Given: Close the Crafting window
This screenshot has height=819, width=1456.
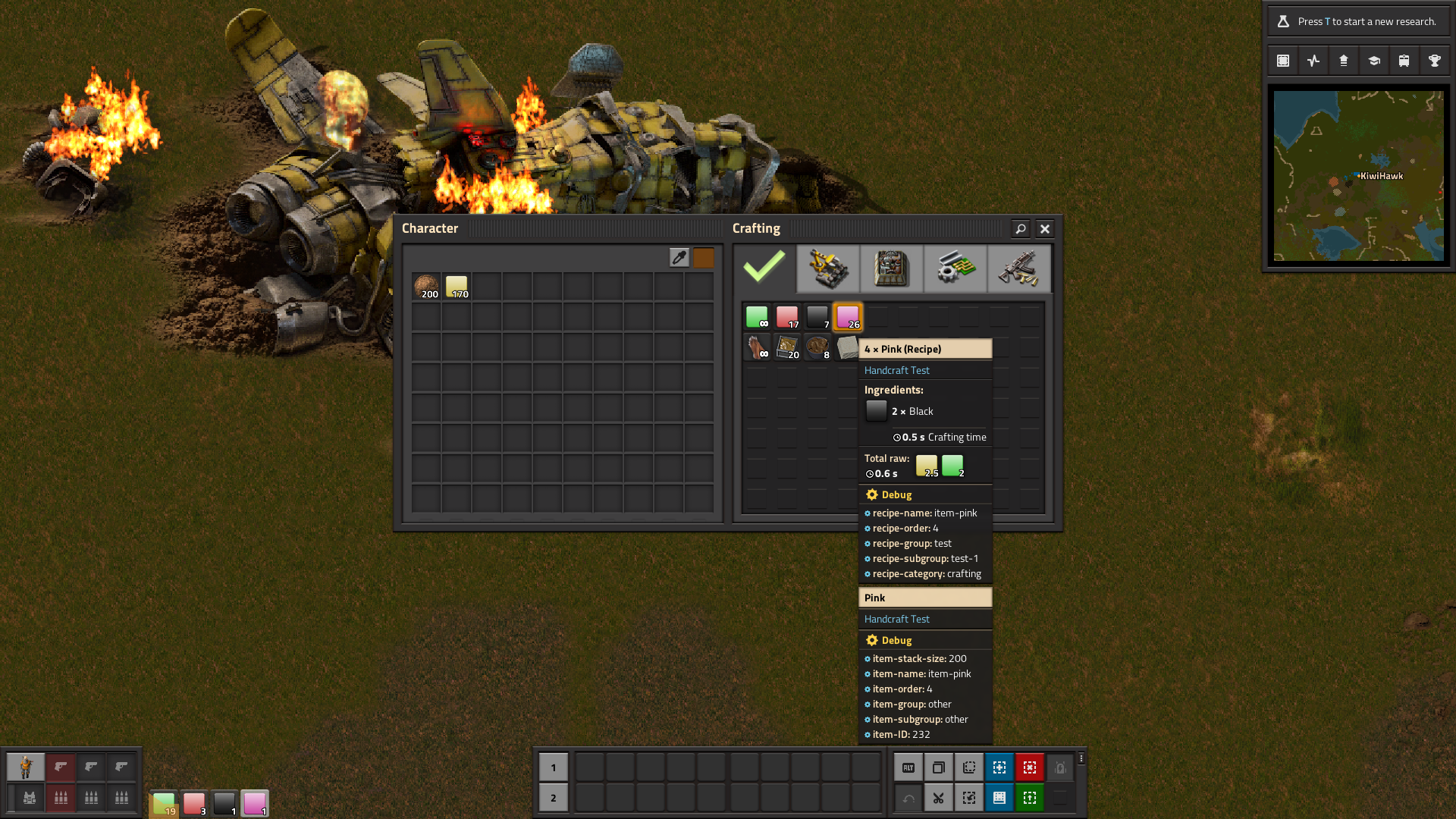Looking at the screenshot, I should [1045, 228].
